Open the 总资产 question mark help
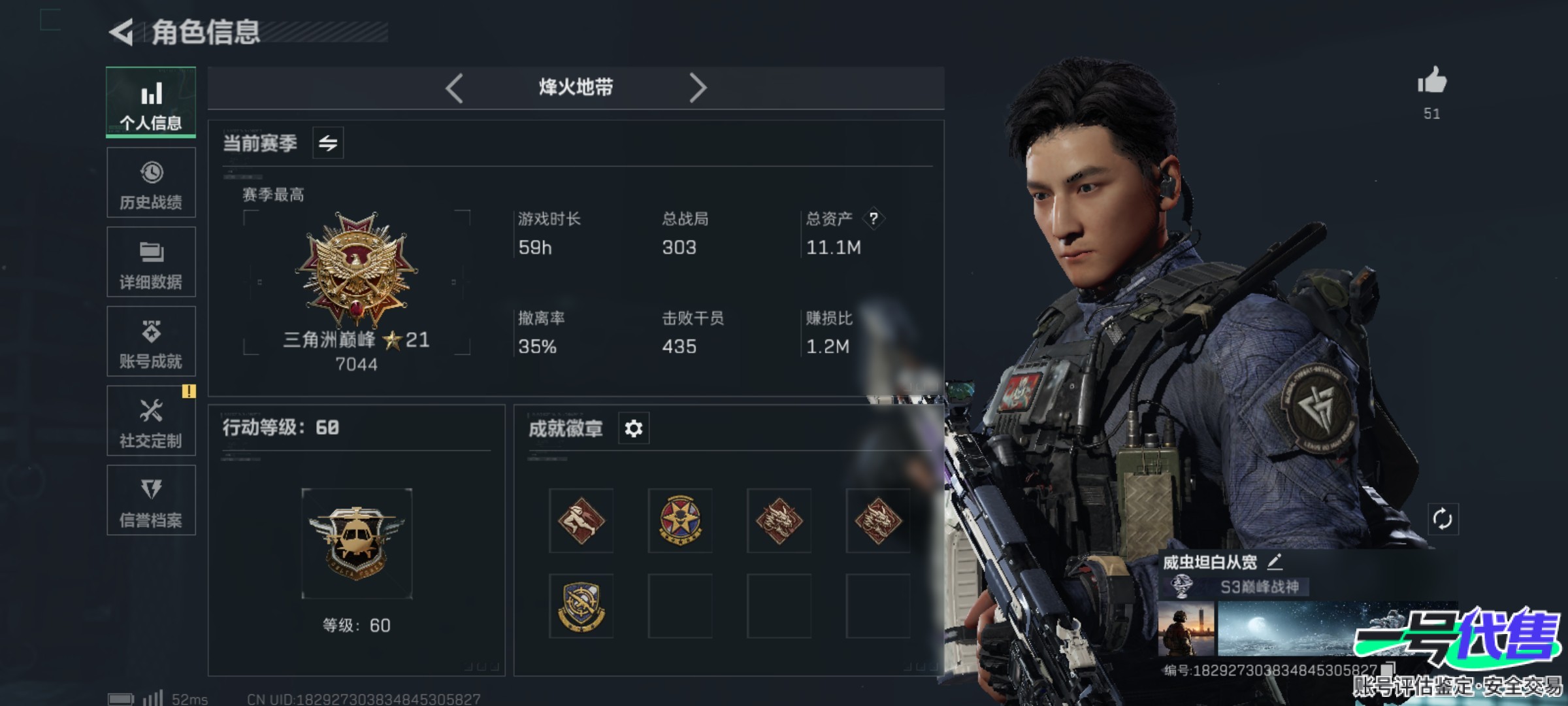Screen dimensions: 1568x706 pos(874,218)
